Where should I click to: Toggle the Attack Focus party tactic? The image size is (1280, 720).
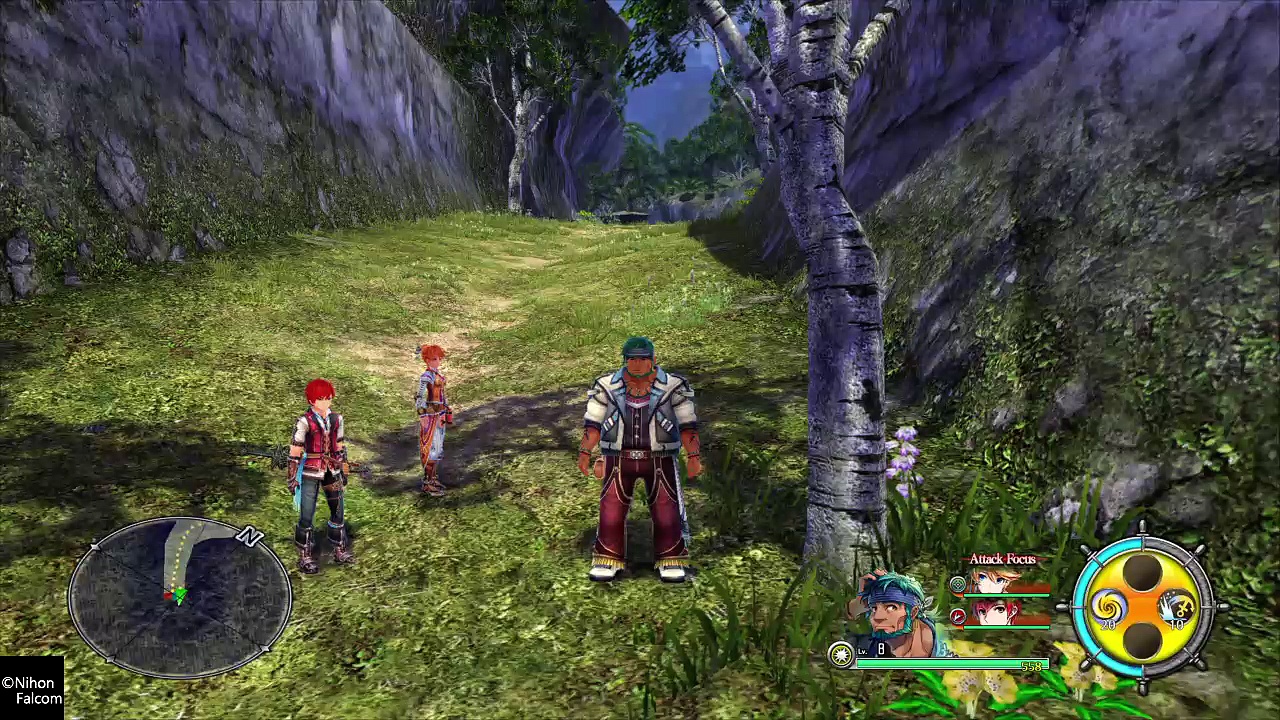(1002, 559)
